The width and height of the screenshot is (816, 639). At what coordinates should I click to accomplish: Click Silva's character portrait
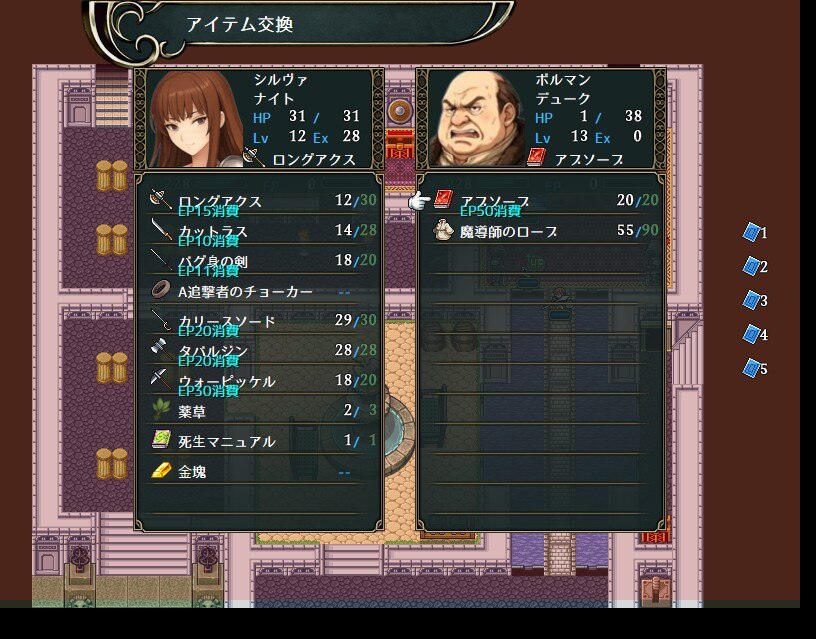[x=193, y=118]
